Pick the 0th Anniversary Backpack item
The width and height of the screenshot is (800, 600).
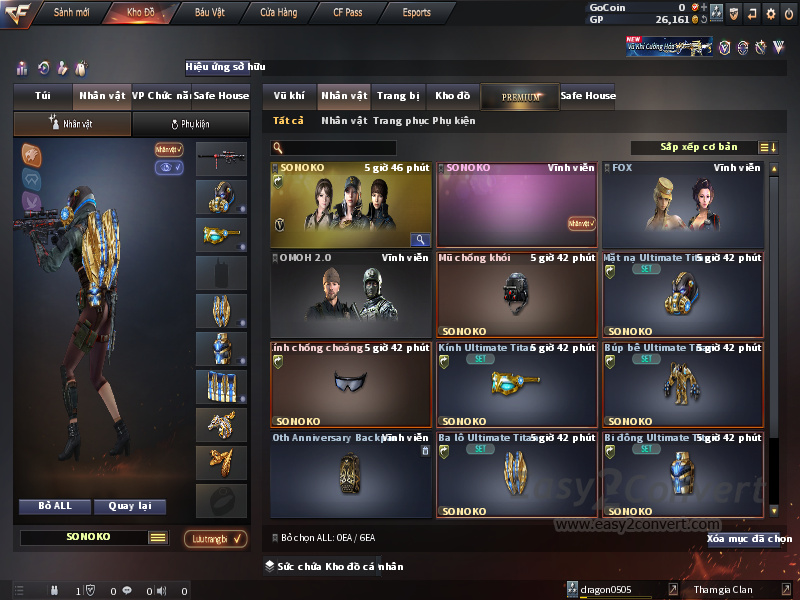350,474
